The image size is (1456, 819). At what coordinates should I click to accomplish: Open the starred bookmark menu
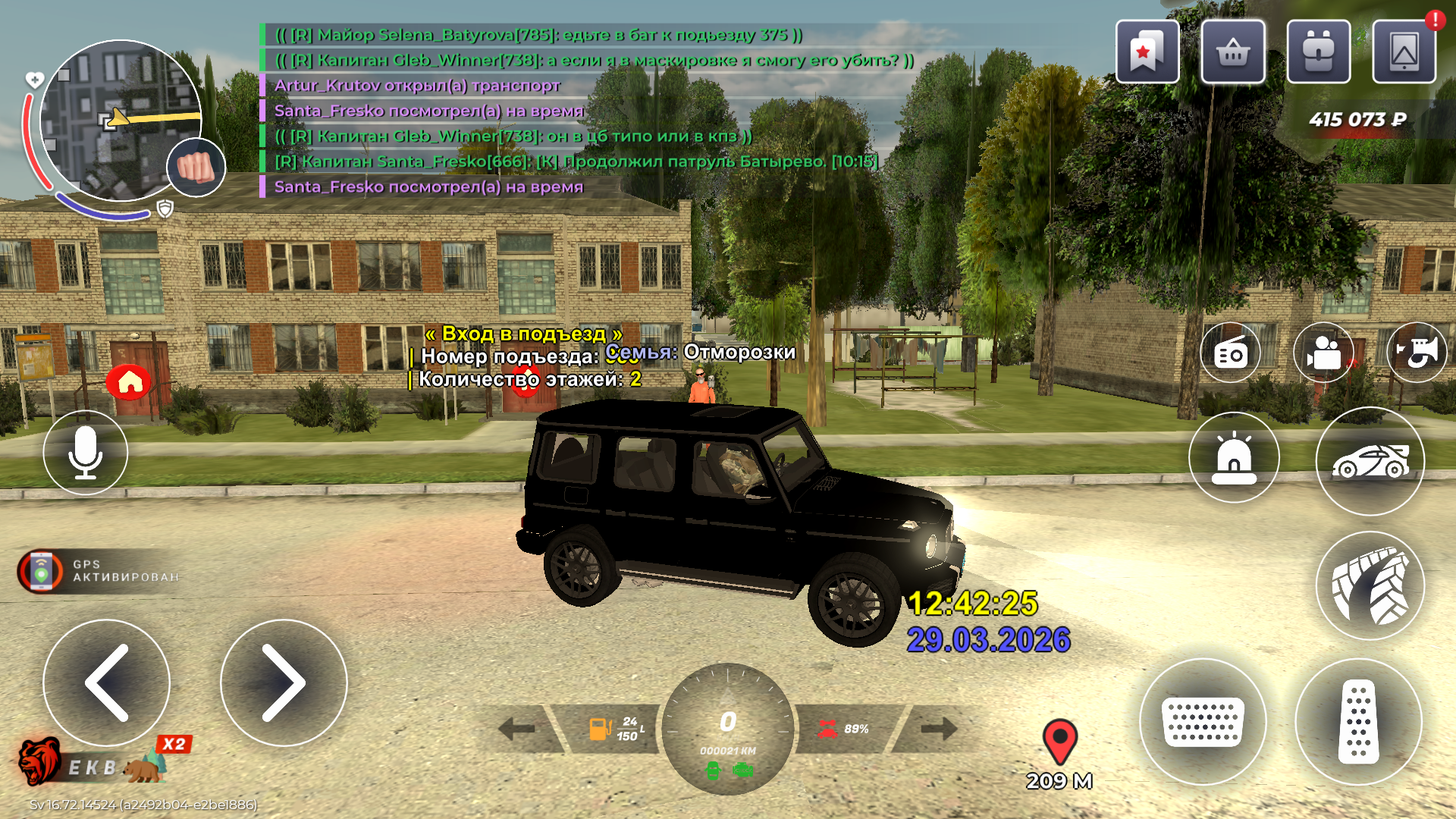coord(1147,52)
